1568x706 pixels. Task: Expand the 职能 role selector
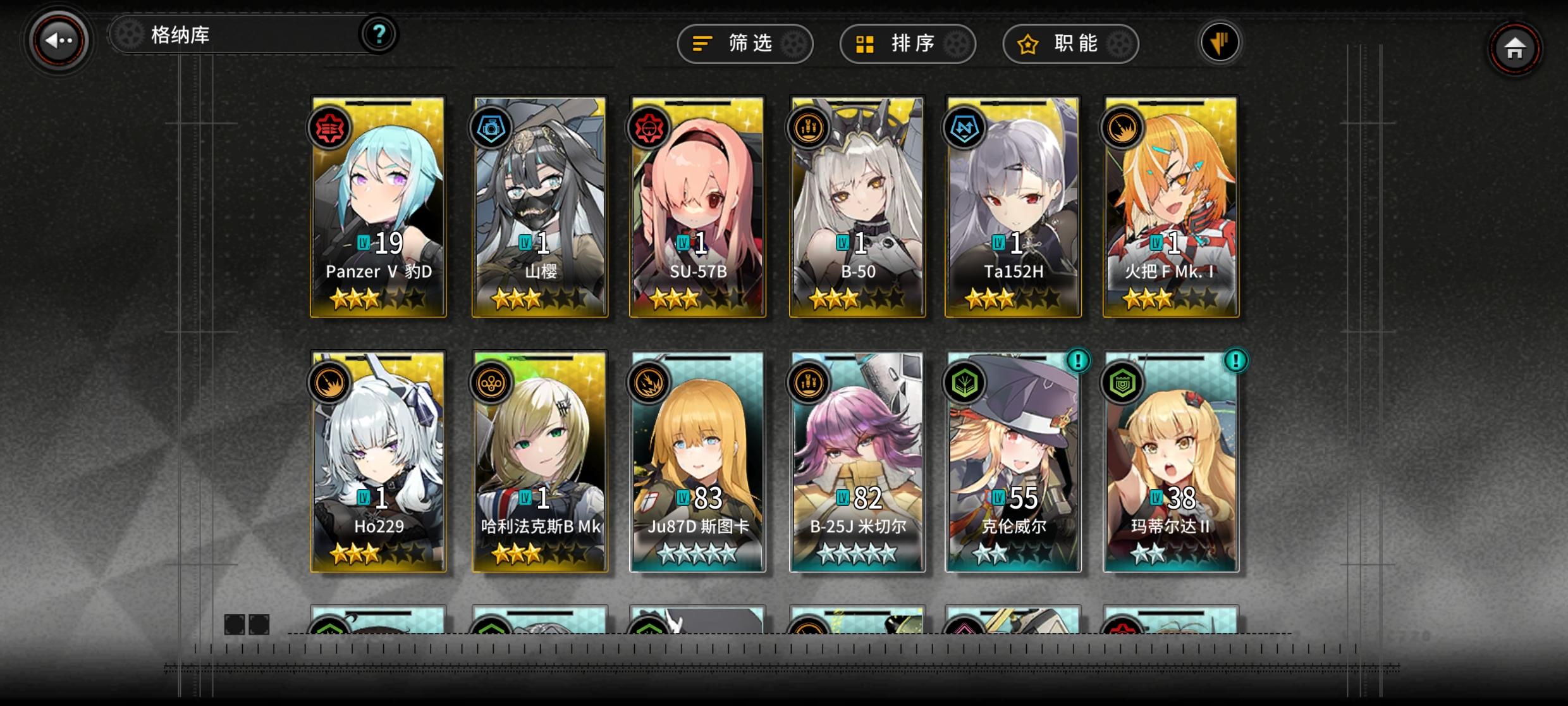pos(1070,44)
